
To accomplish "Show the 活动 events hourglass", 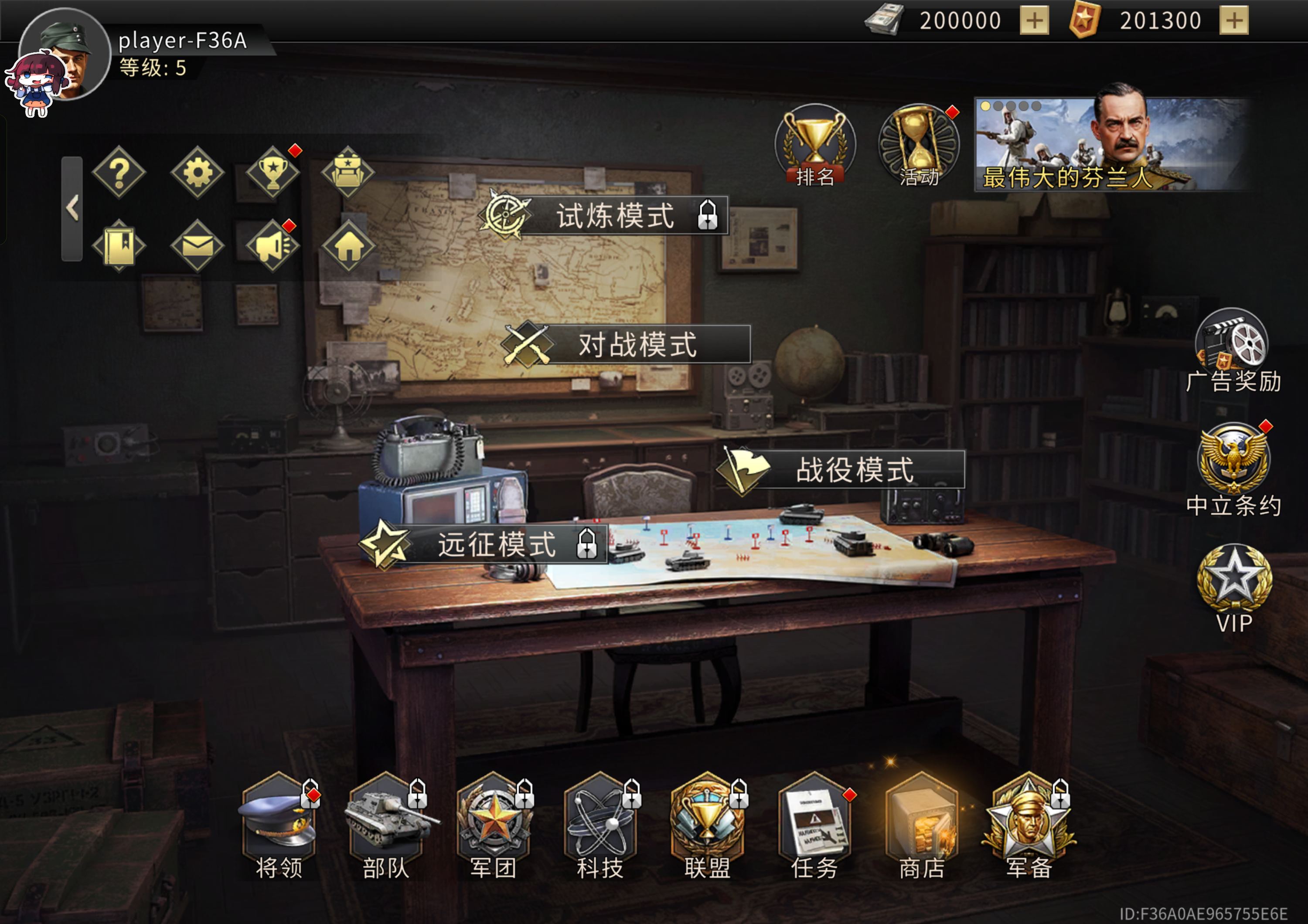I will click(918, 146).
